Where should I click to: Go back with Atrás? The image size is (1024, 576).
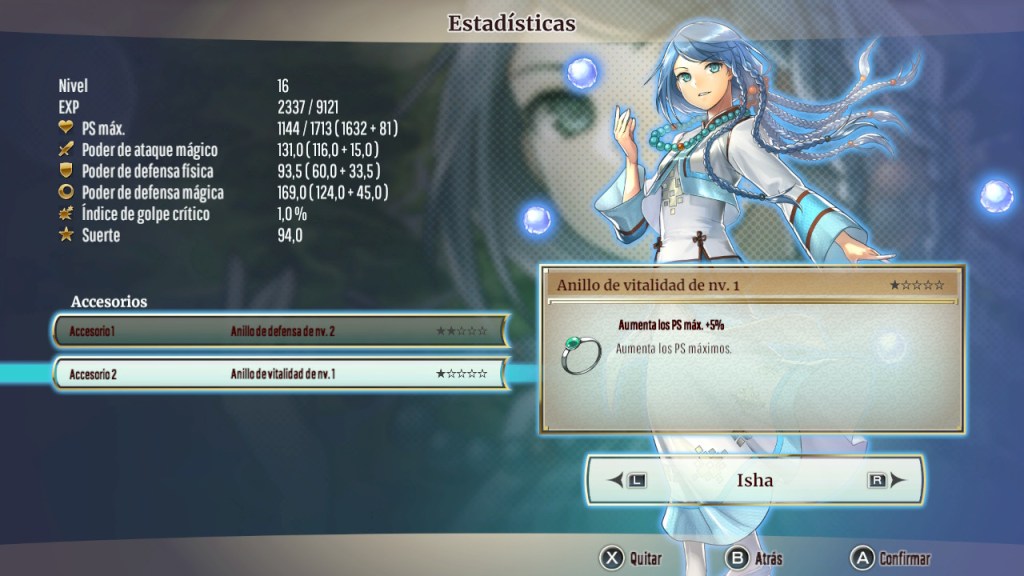[x=755, y=558]
